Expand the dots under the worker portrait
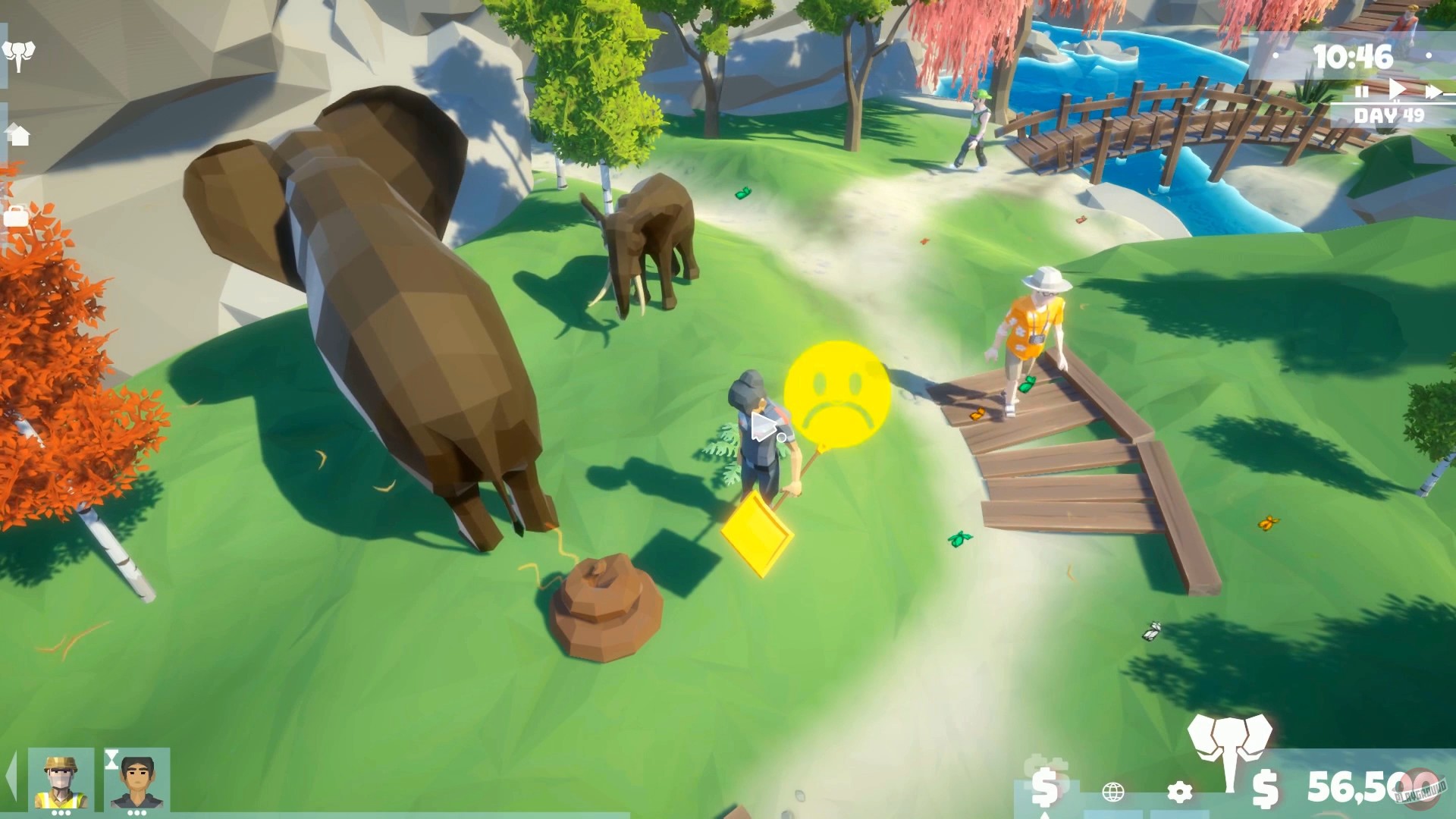Image resolution: width=1456 pixels, height=819 pixels. [61, 813]
